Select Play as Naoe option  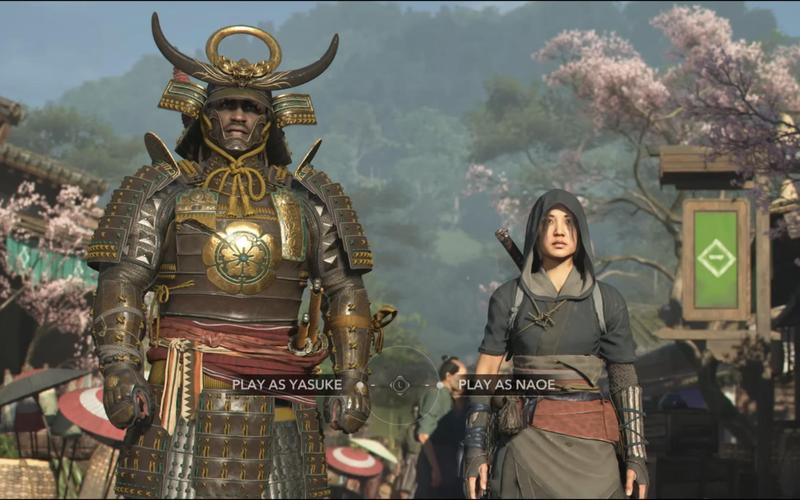coord(506,384)
